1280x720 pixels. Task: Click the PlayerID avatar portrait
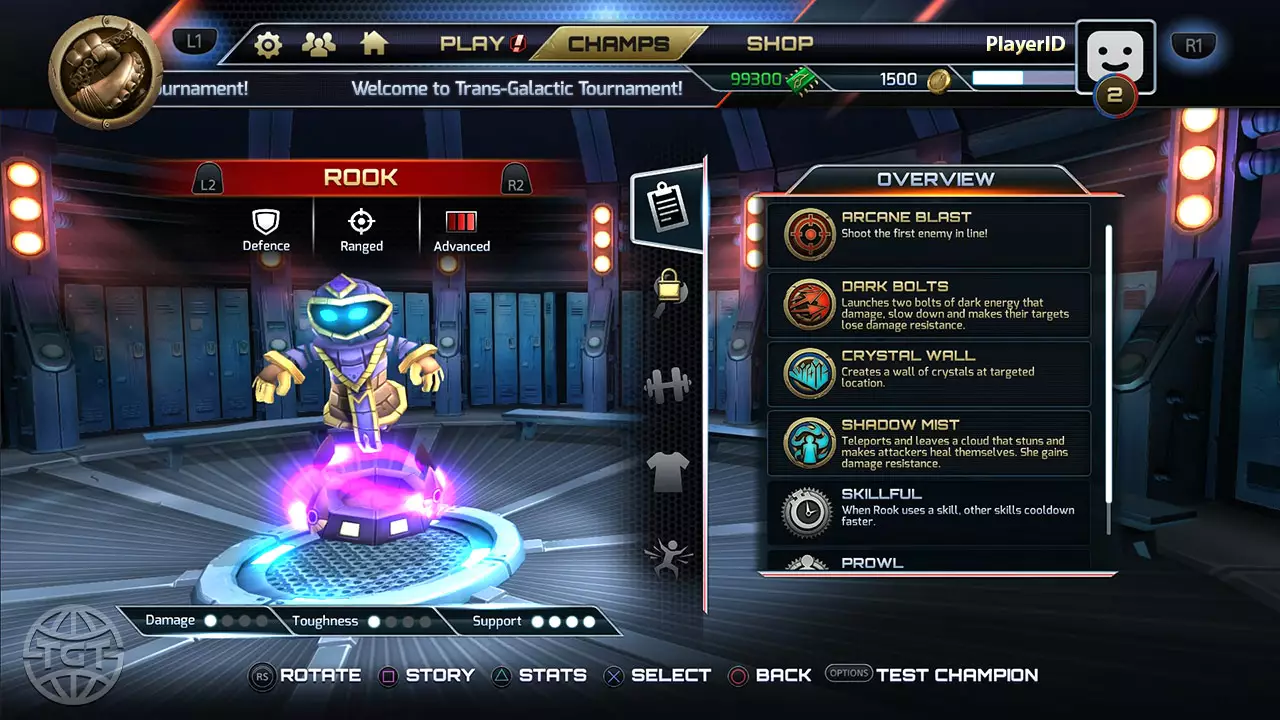coord(1115,58)
